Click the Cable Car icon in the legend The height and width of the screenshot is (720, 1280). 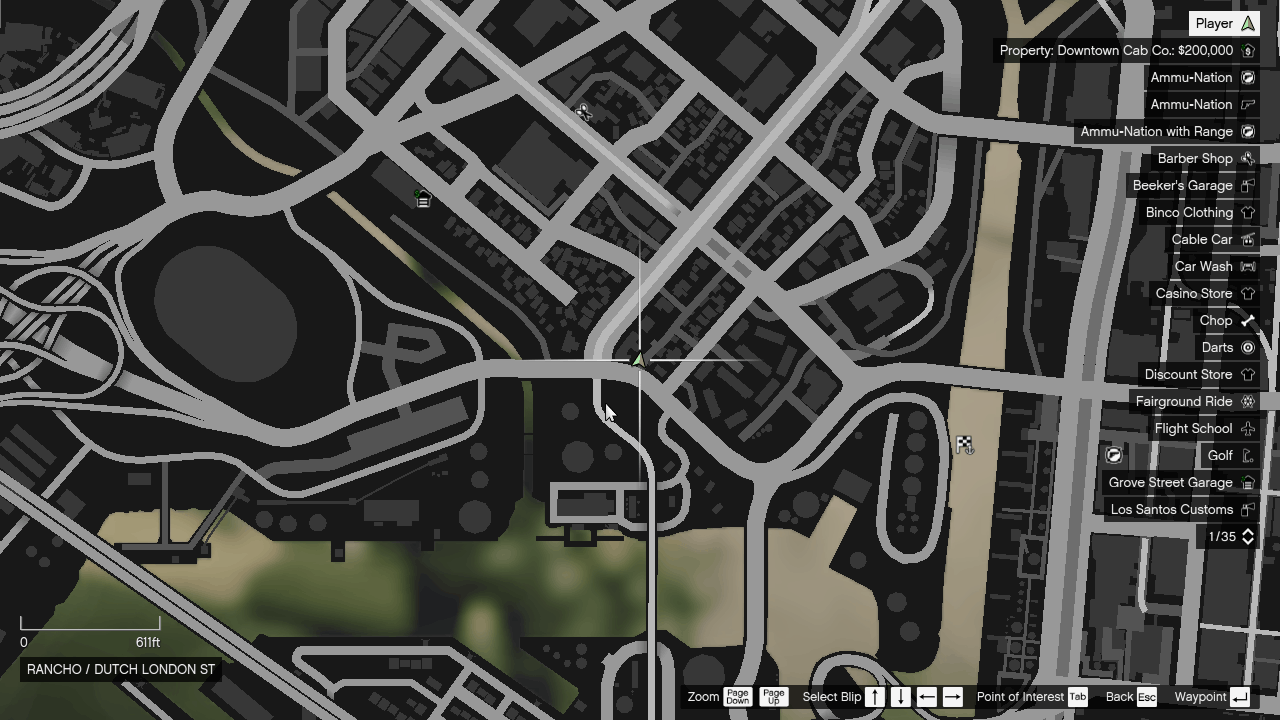click(x=1248, y=239)
